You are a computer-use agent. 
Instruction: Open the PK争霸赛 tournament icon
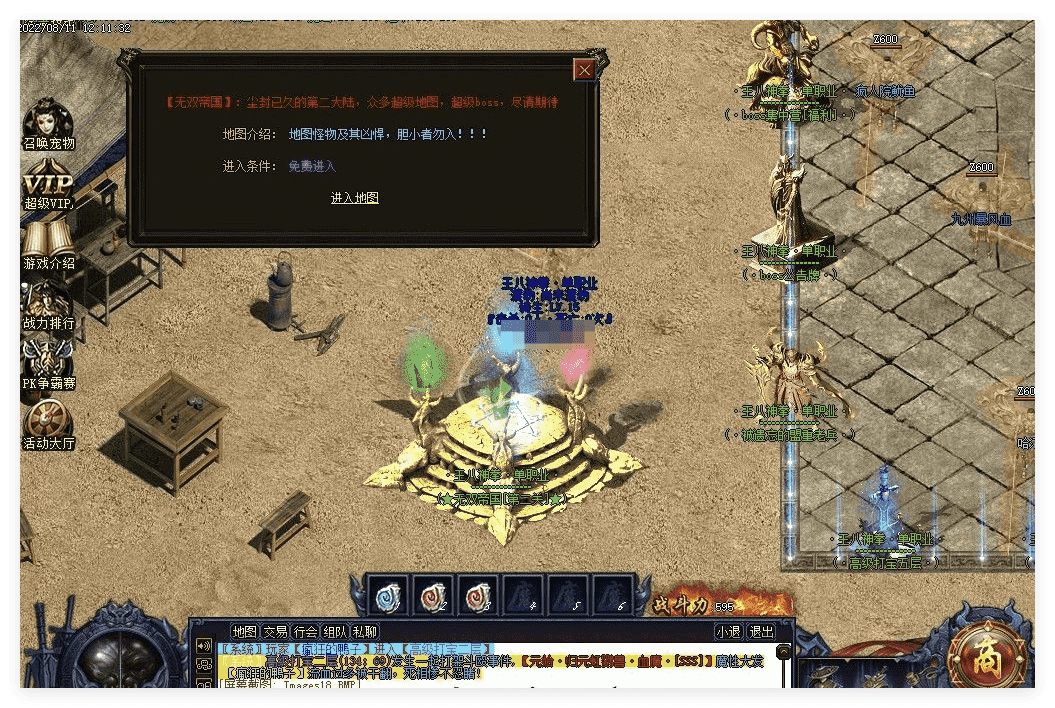pos(48,365)
